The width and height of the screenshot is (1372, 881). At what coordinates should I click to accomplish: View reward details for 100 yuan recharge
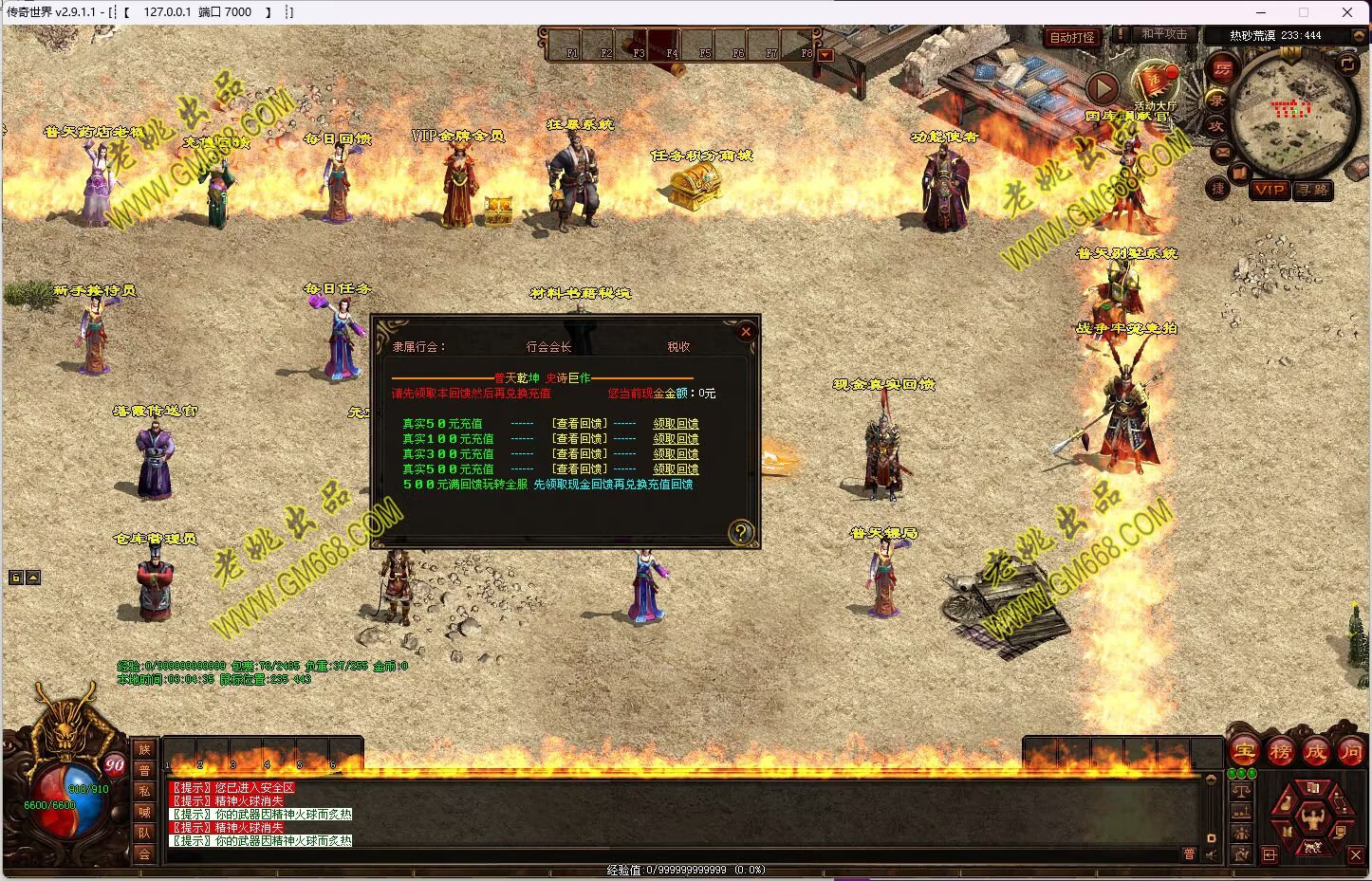coord(580,439)
